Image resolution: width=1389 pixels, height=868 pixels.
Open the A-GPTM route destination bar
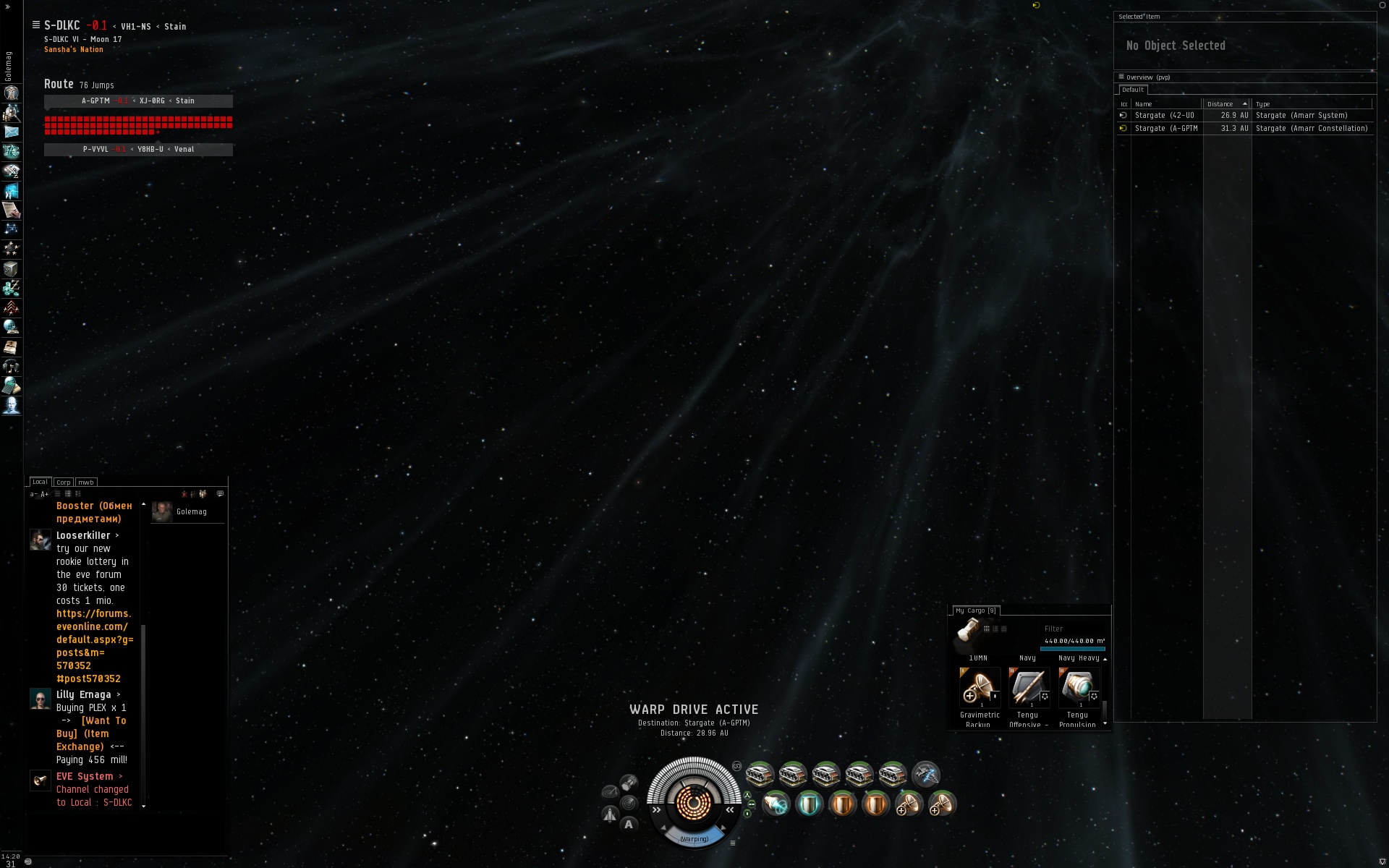[138, 101]
